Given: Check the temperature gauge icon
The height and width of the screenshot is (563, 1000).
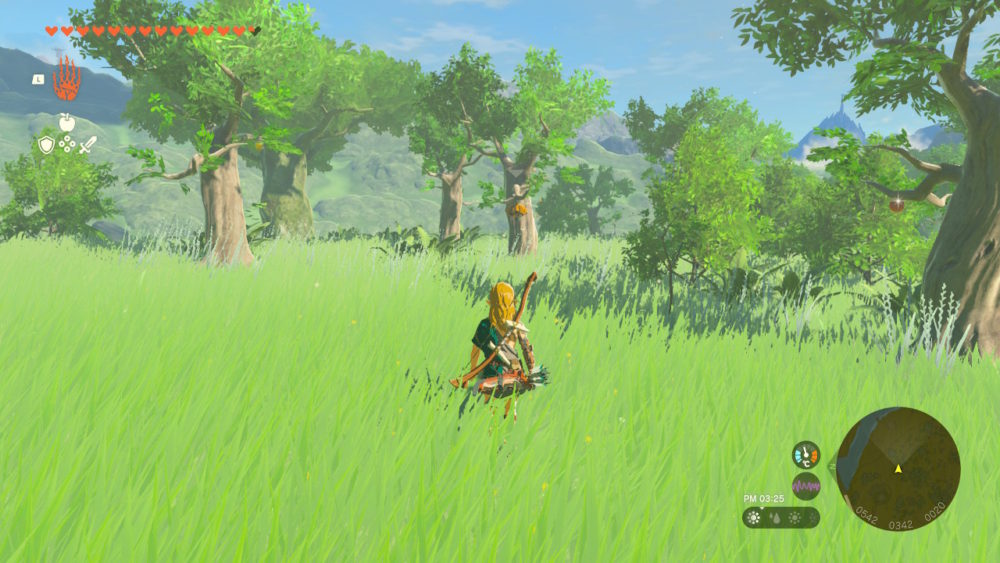Looking at the screenshot, I should coord(806,455).
